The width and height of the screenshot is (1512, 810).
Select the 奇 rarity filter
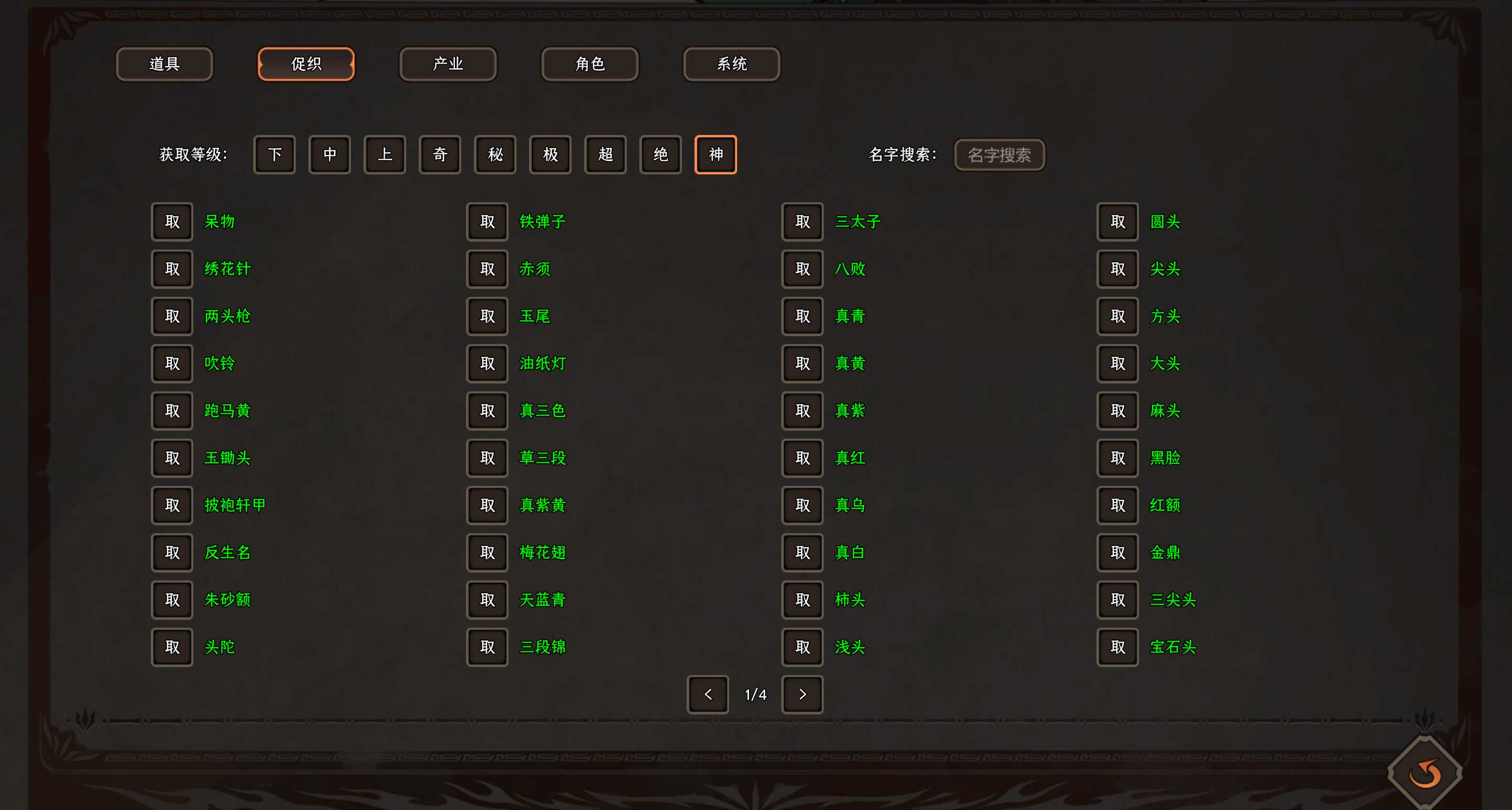coord(440,154)
